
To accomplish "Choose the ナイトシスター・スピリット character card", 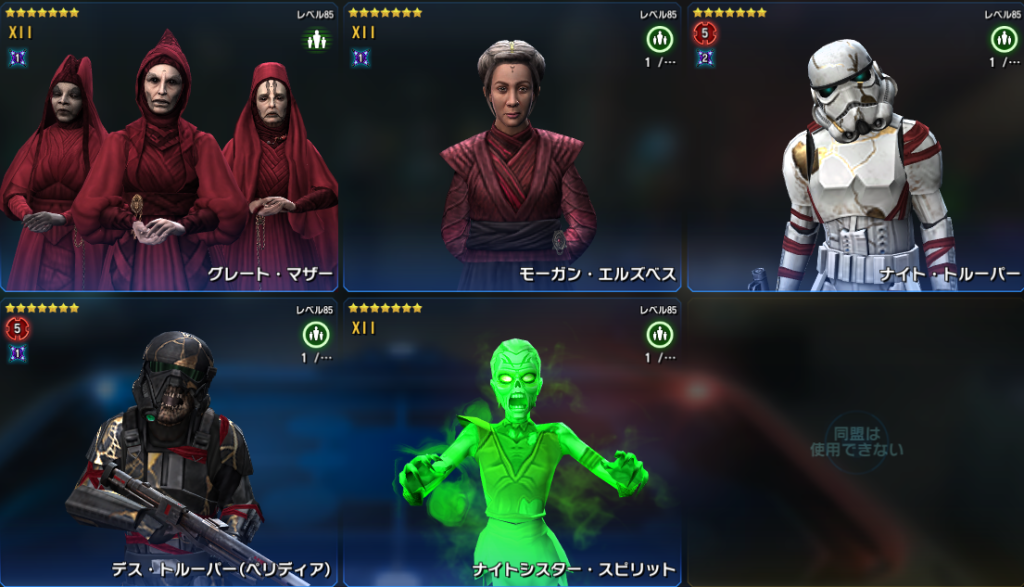I will 513,442.
